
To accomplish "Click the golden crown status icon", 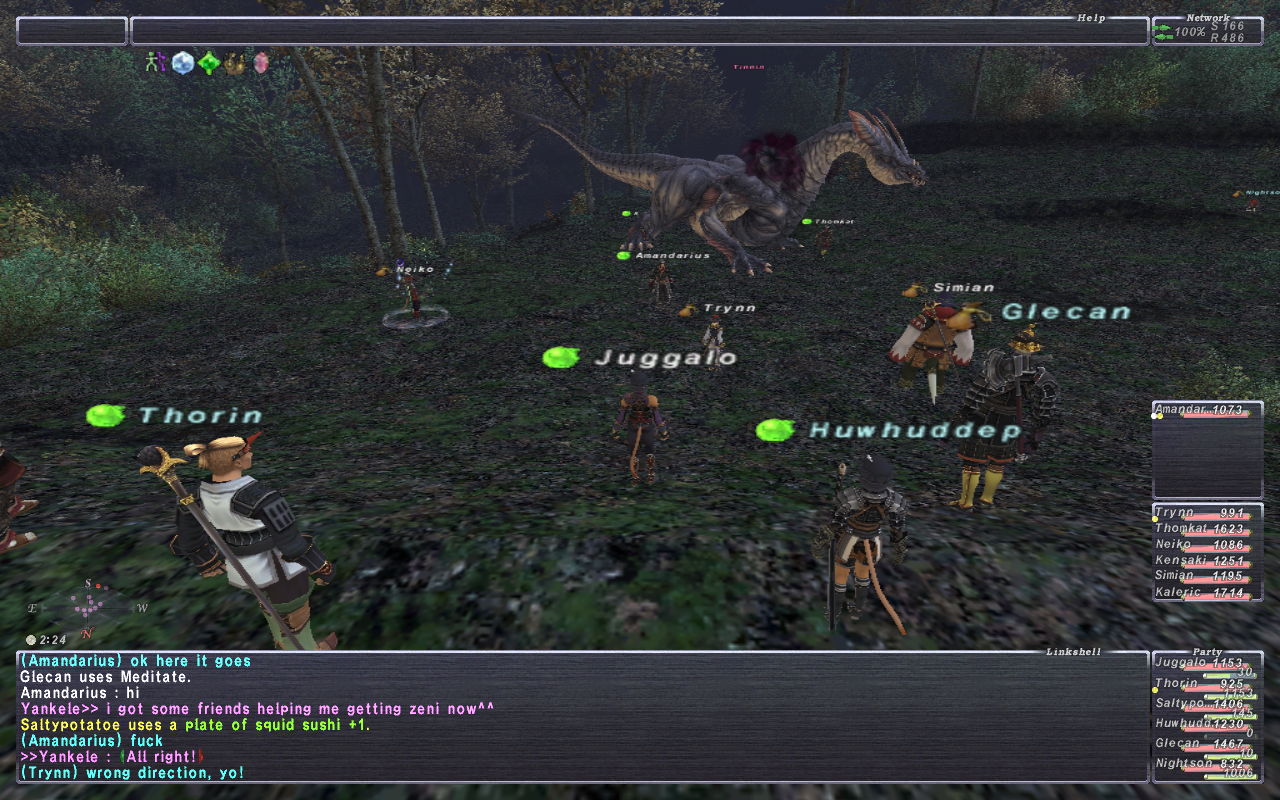I will point(235,63).
